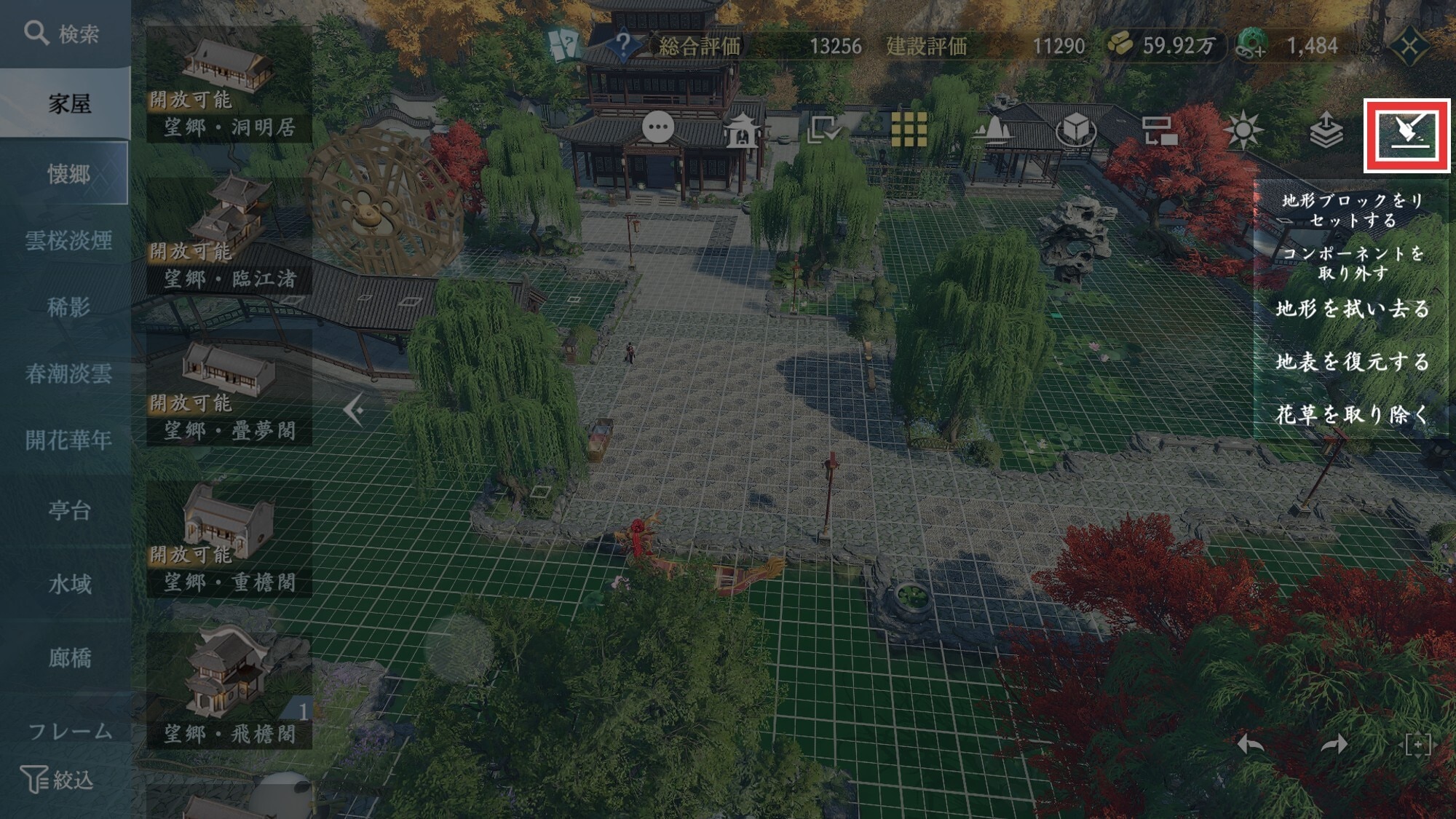
Task: Open the 絞込 filter options
Action: pos(58,780)
